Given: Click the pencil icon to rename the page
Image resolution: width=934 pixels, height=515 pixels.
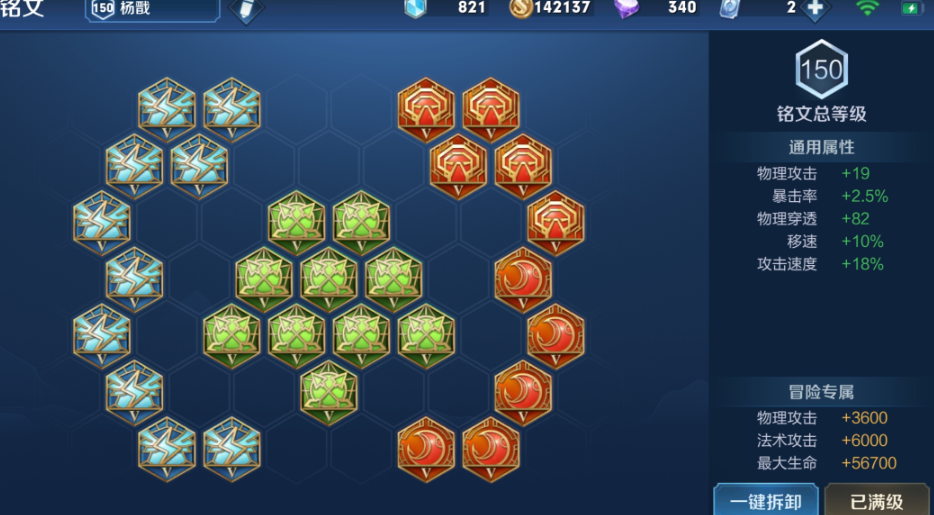Looking at the screenshot, I should coord(245,10).
